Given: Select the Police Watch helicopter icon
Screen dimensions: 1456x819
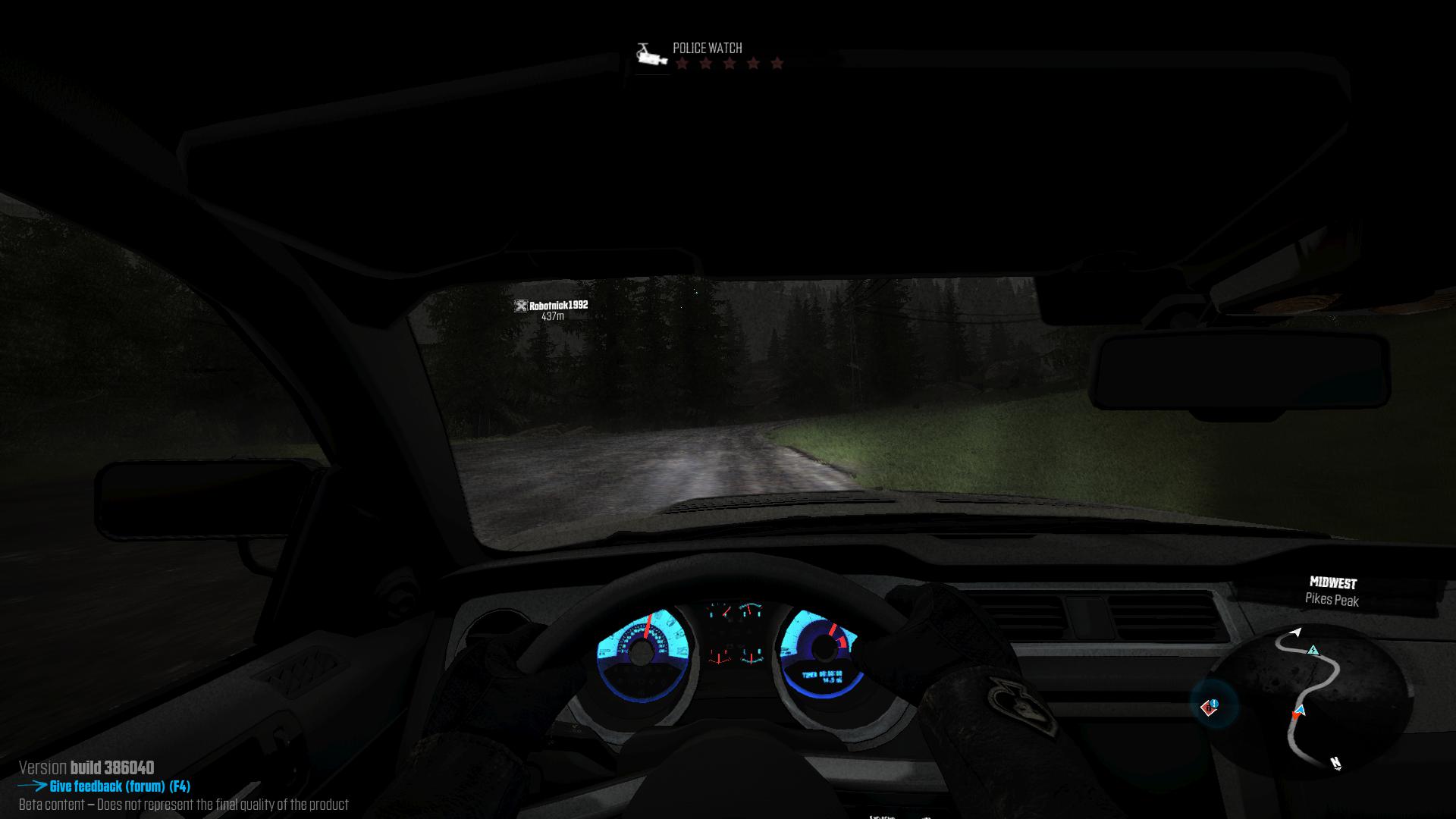Looking at the screenshot, I should [x=650, y=55].
